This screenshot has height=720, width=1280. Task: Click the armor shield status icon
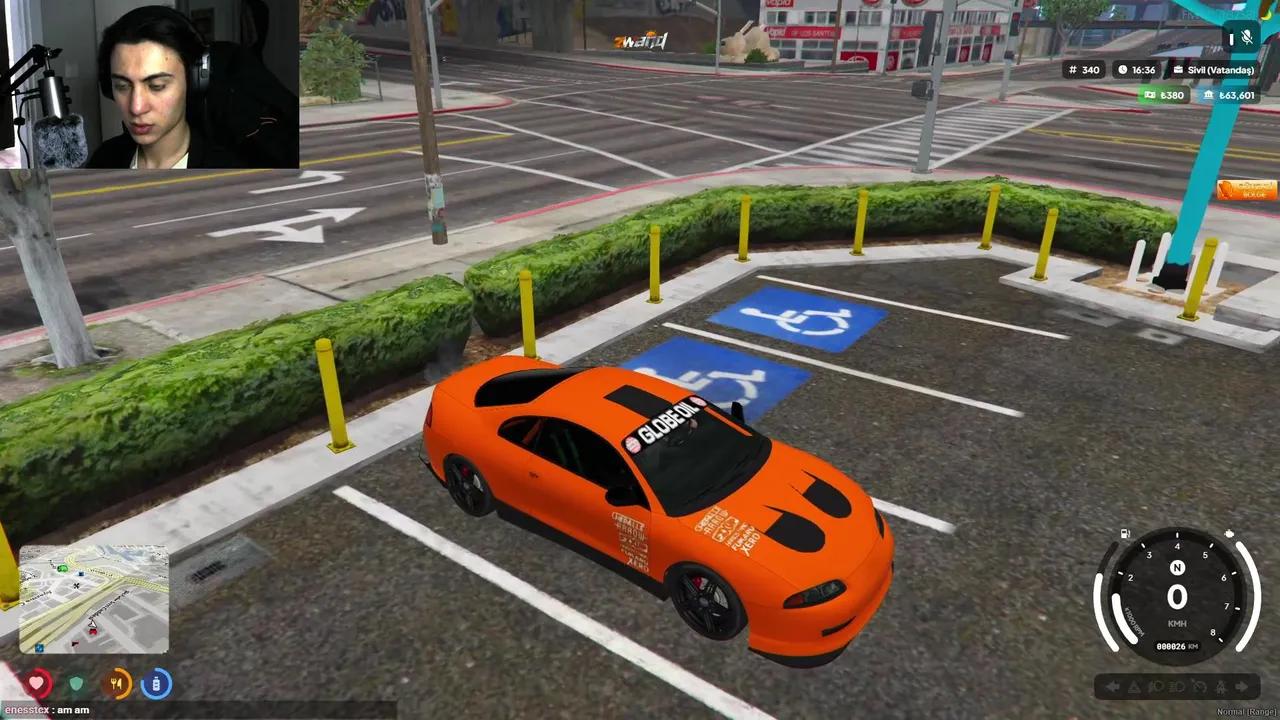[x=77, y=683]
